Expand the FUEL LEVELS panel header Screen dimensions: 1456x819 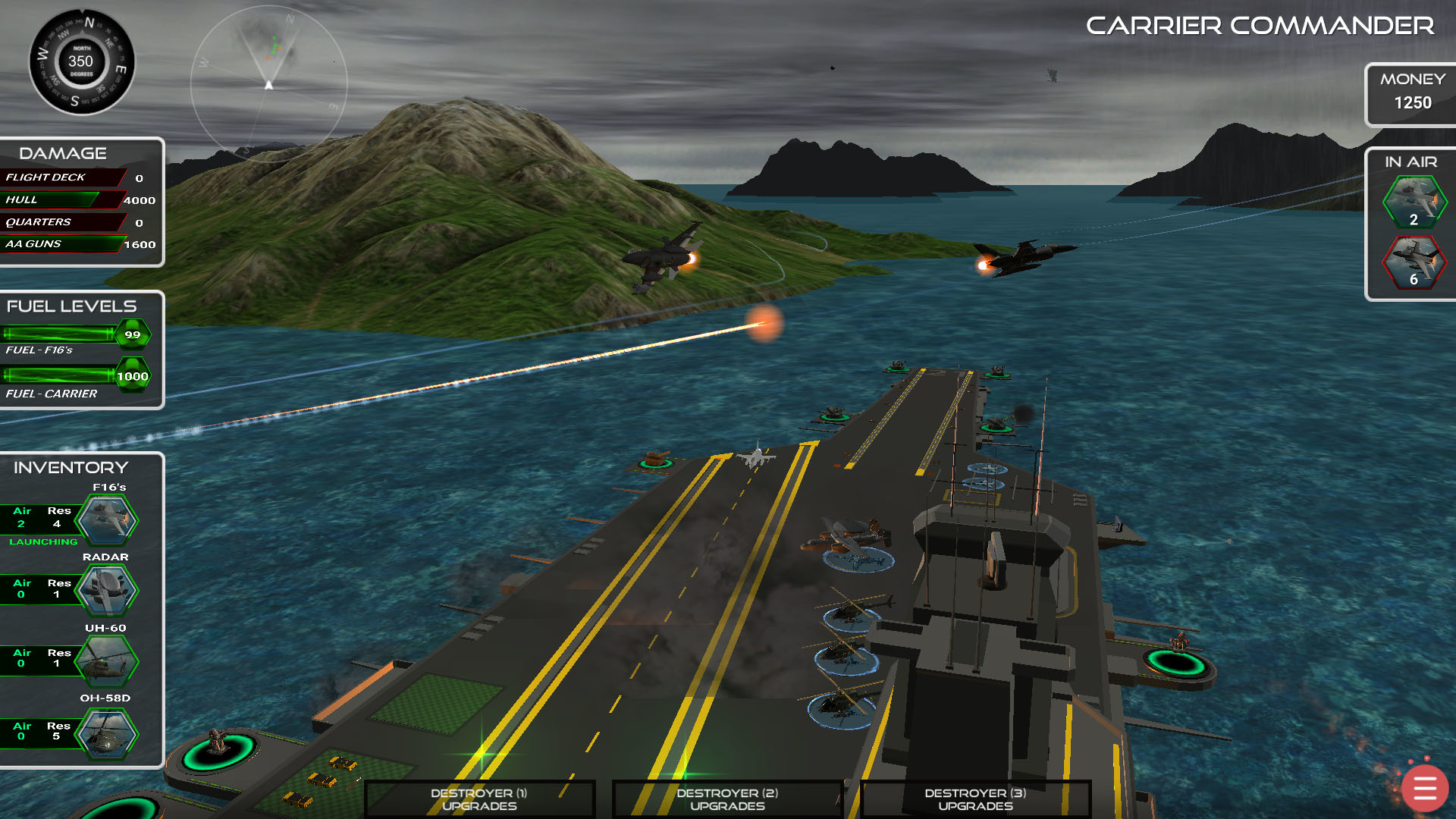coord(71,306)
